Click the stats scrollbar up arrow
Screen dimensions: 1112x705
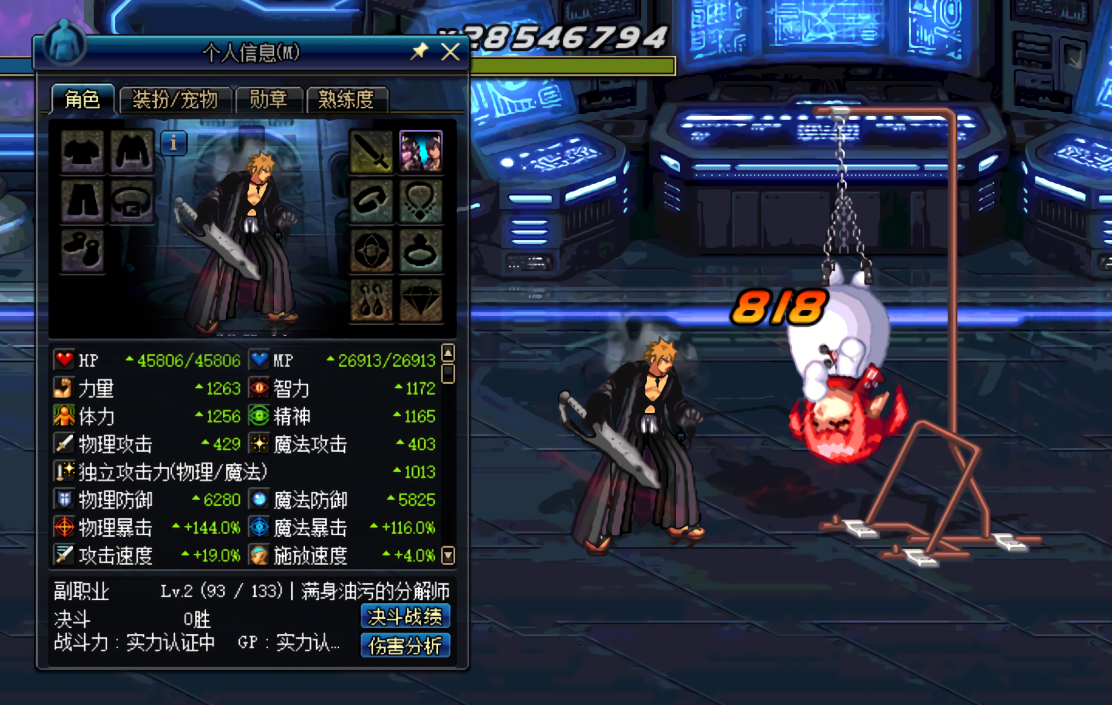[x=448, y=353]
